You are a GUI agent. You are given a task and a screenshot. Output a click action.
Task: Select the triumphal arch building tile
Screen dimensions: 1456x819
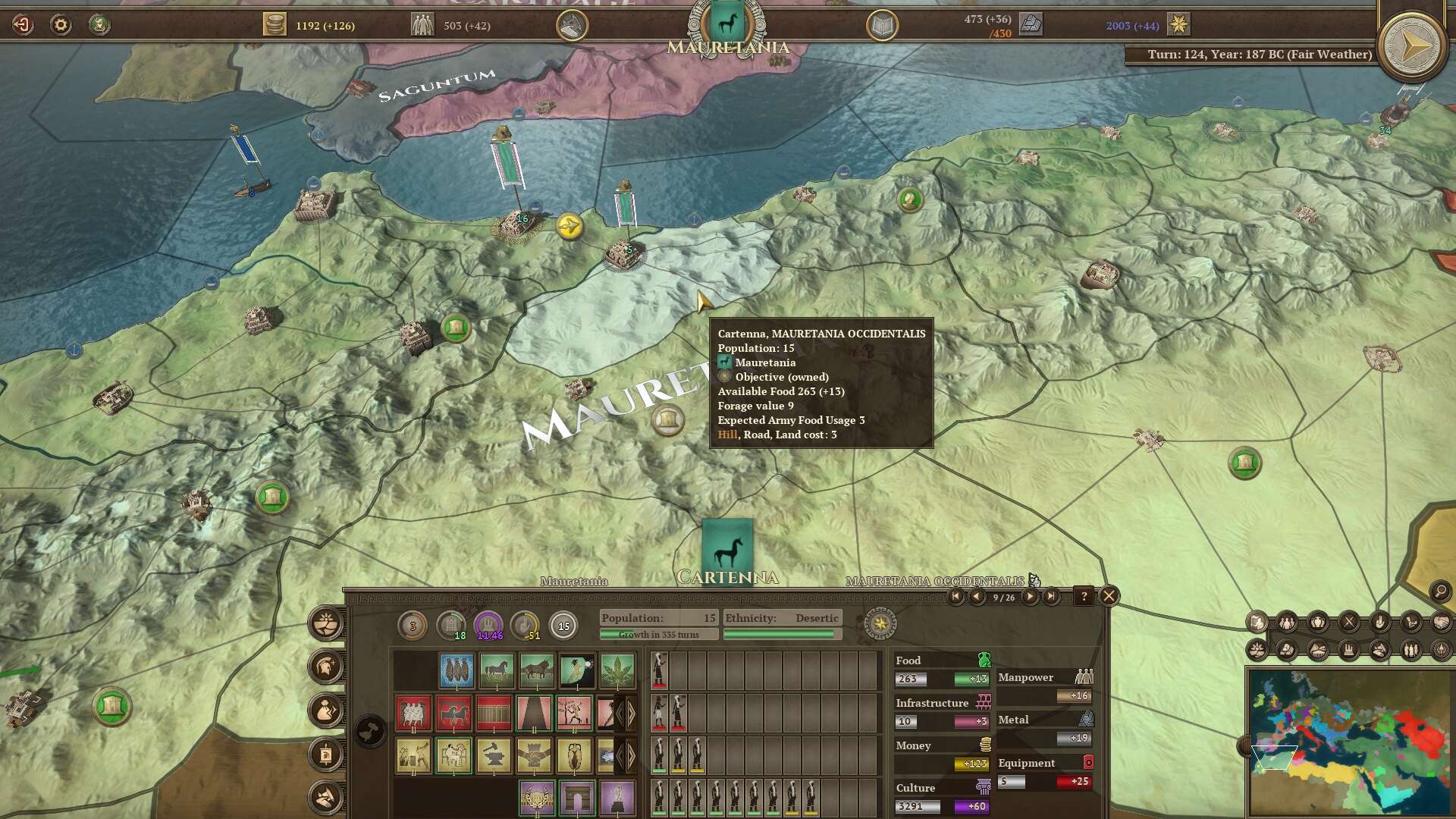576,797
